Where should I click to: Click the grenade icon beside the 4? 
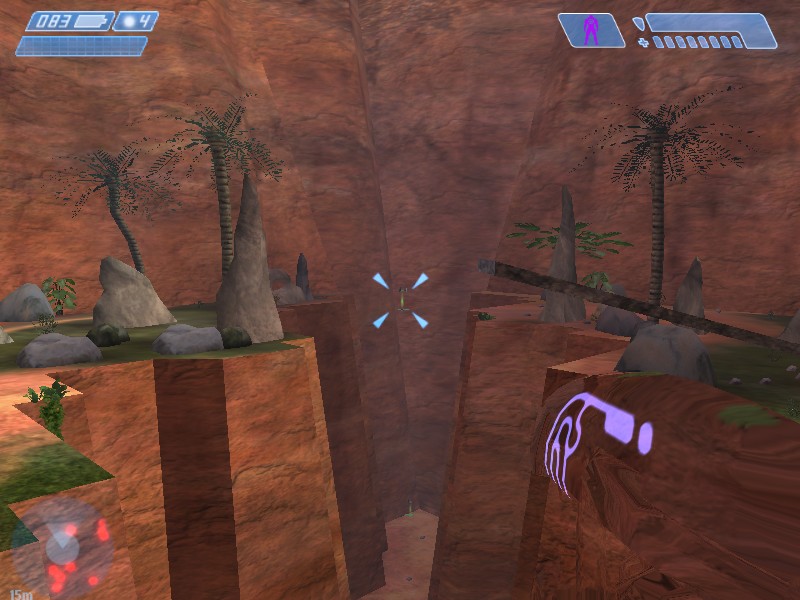coord(127,20)
